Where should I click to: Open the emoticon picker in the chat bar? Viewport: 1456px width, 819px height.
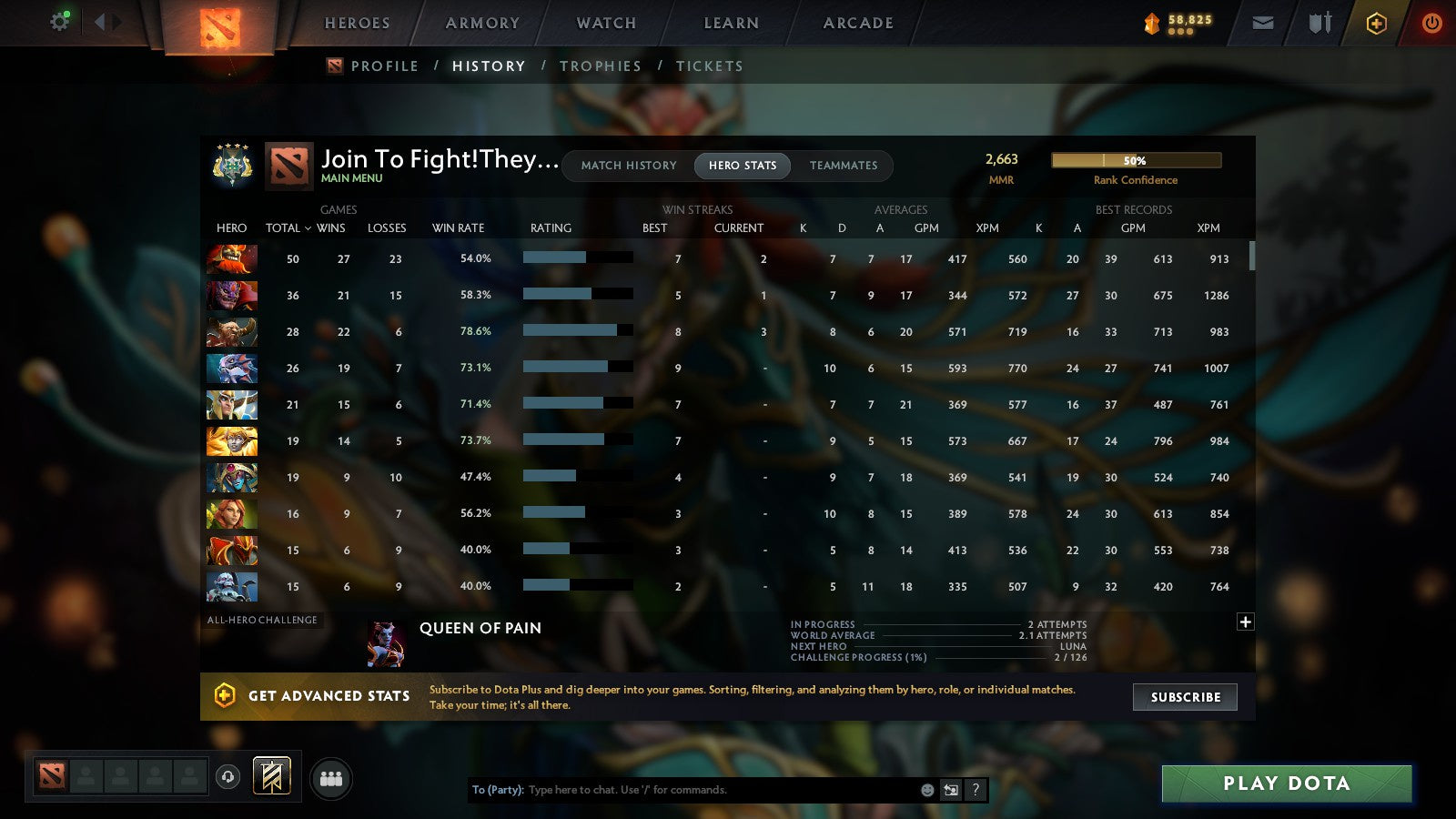pyautogui.click(x=926, y=790)
